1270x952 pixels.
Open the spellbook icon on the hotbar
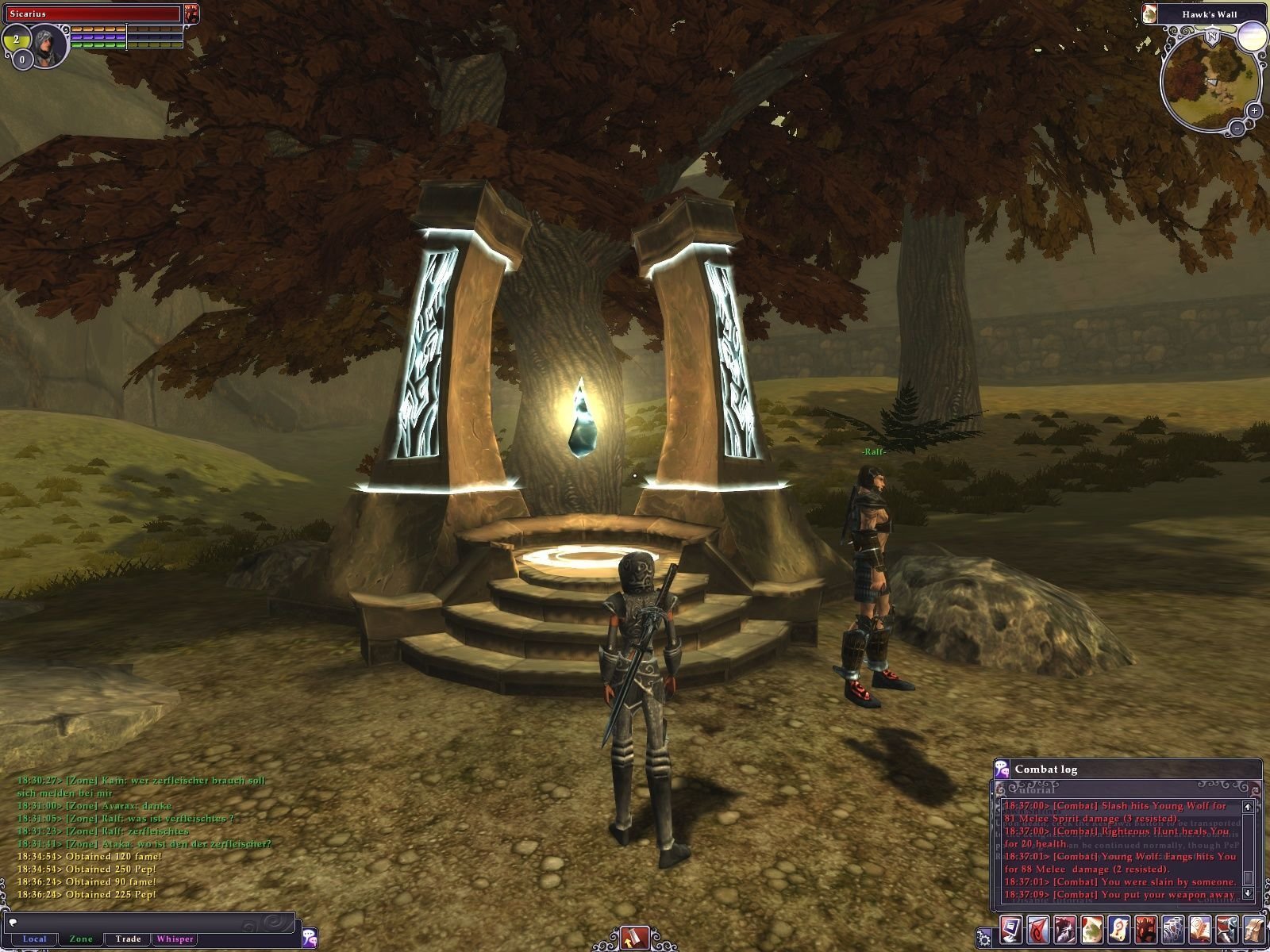click(1200, 931)
